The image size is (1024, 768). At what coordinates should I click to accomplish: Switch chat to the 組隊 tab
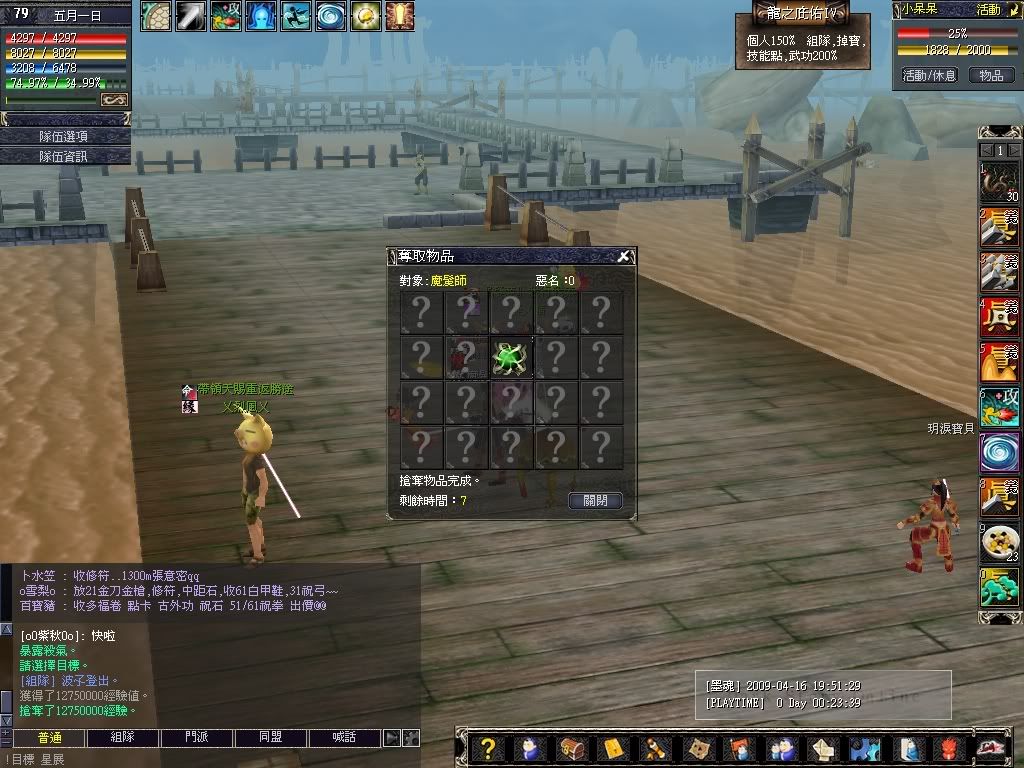(x=122, y=737)
